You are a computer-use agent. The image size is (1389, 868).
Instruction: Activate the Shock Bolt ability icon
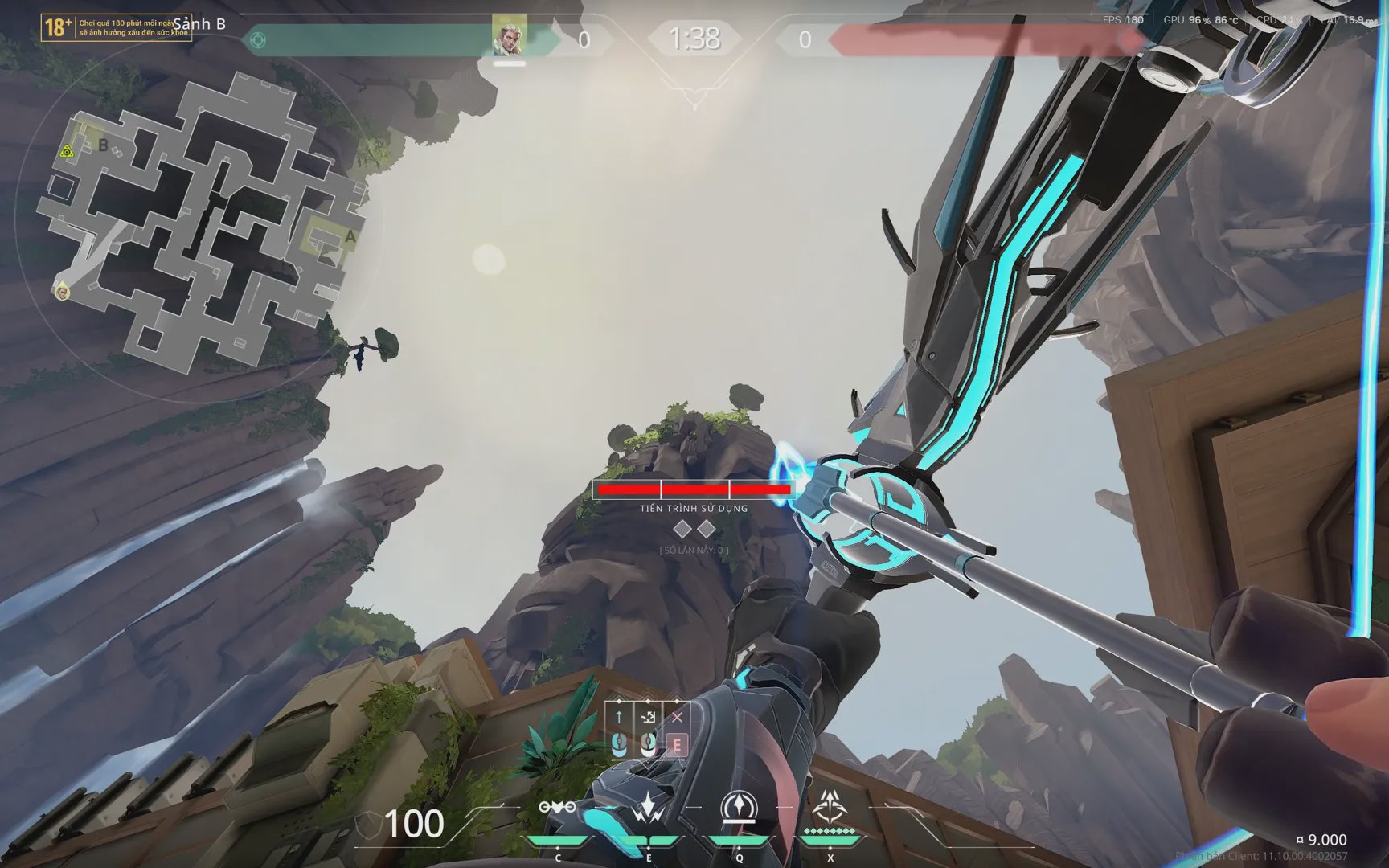click(x=738, y=807)
